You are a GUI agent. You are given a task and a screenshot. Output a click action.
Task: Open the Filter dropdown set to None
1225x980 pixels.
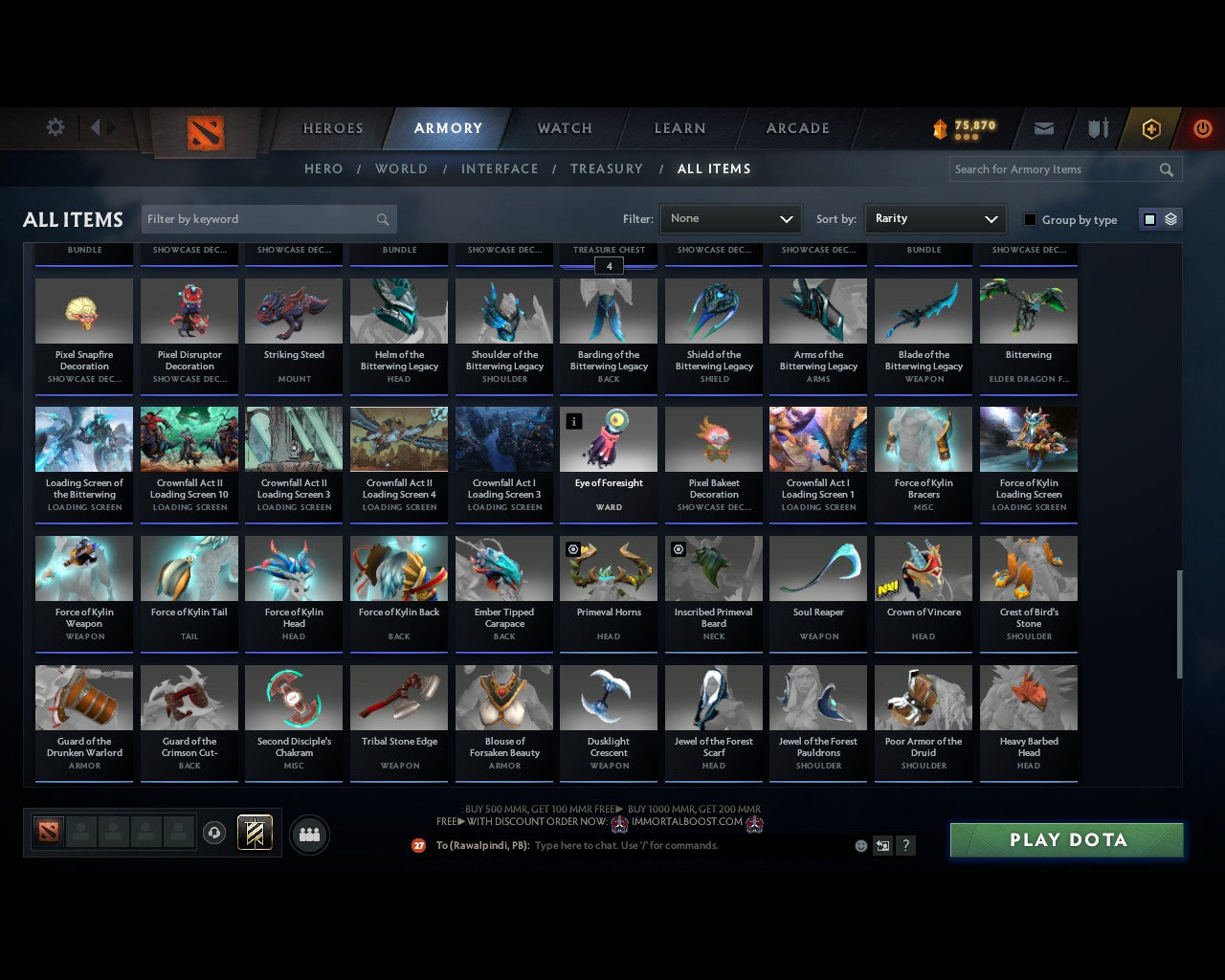730,218
